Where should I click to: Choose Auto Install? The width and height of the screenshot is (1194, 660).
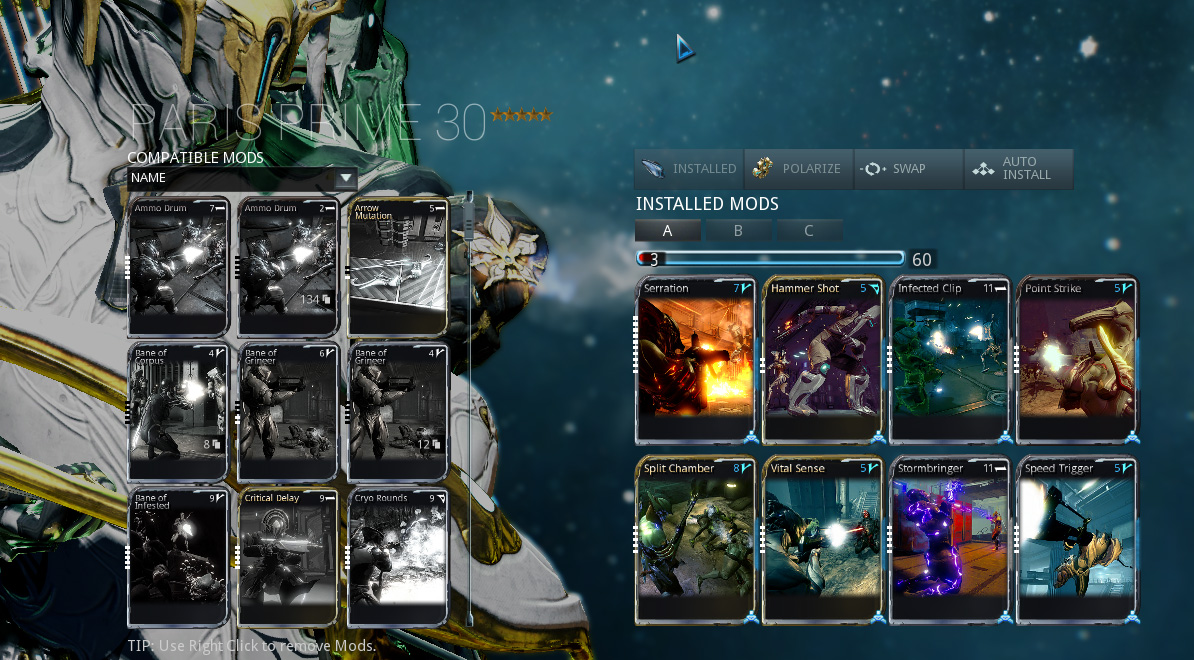1018,169
